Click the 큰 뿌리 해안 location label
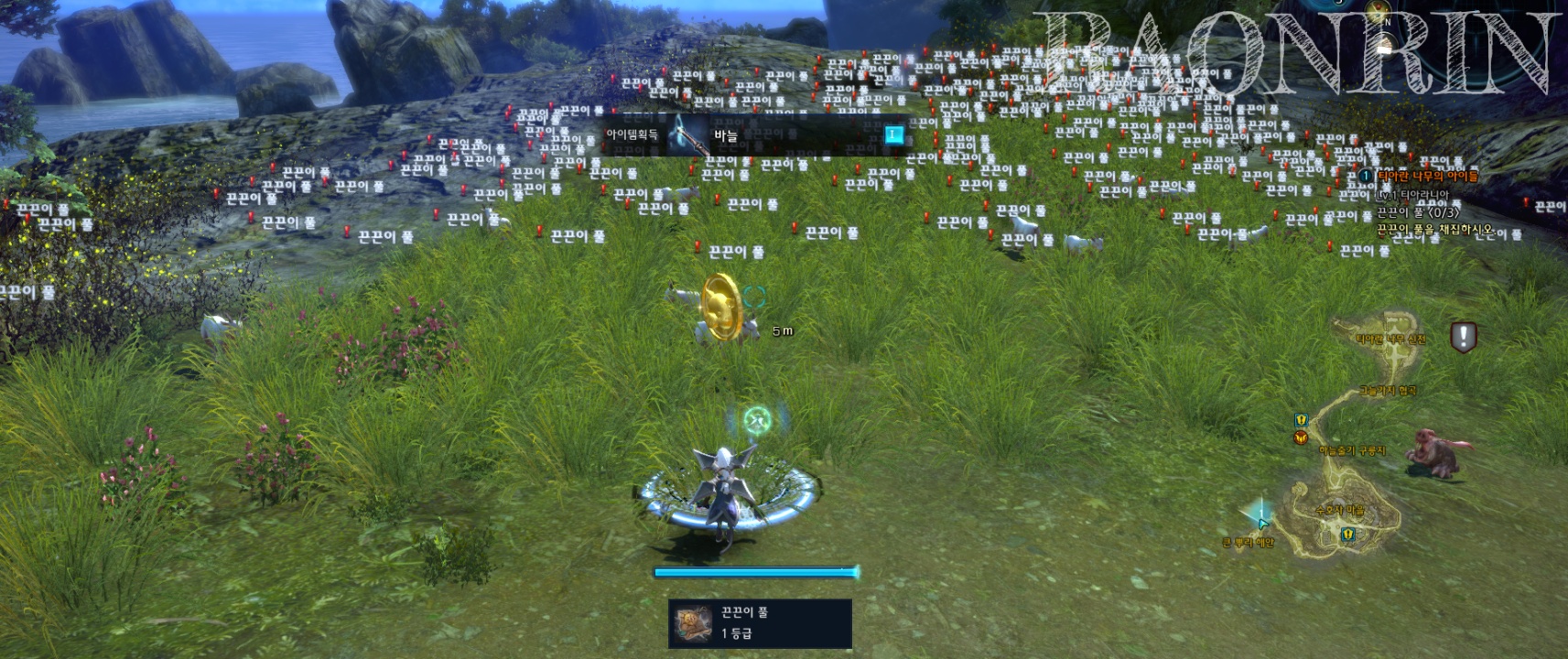 [1248, 543]
